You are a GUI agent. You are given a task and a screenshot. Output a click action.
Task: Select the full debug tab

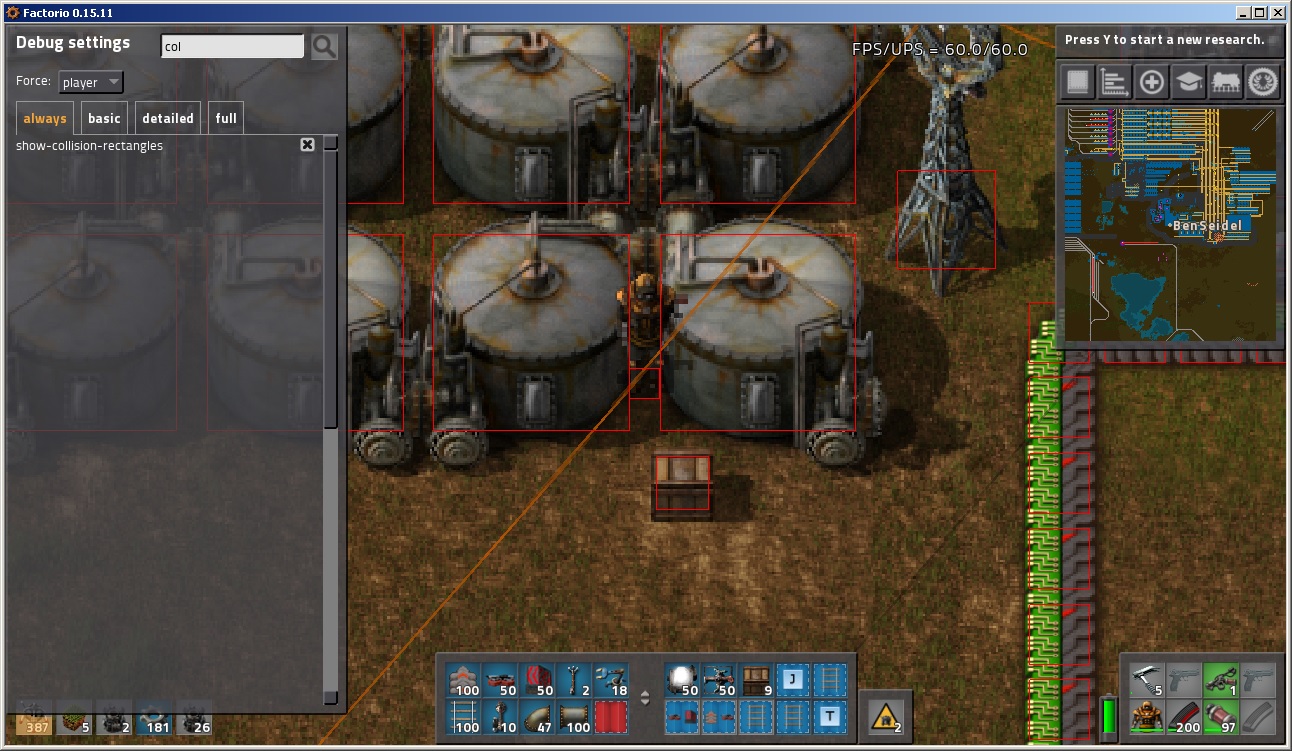226,118
